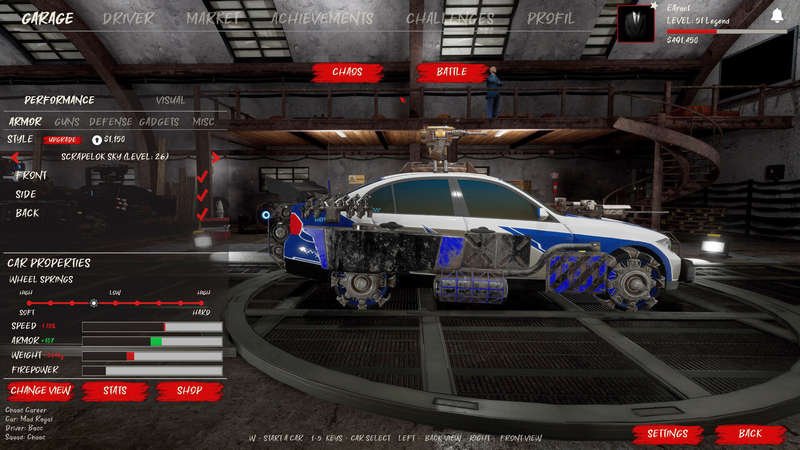The image size is (800, 450).
Task: Show the Misc category
Action: (x=203, y=121)
